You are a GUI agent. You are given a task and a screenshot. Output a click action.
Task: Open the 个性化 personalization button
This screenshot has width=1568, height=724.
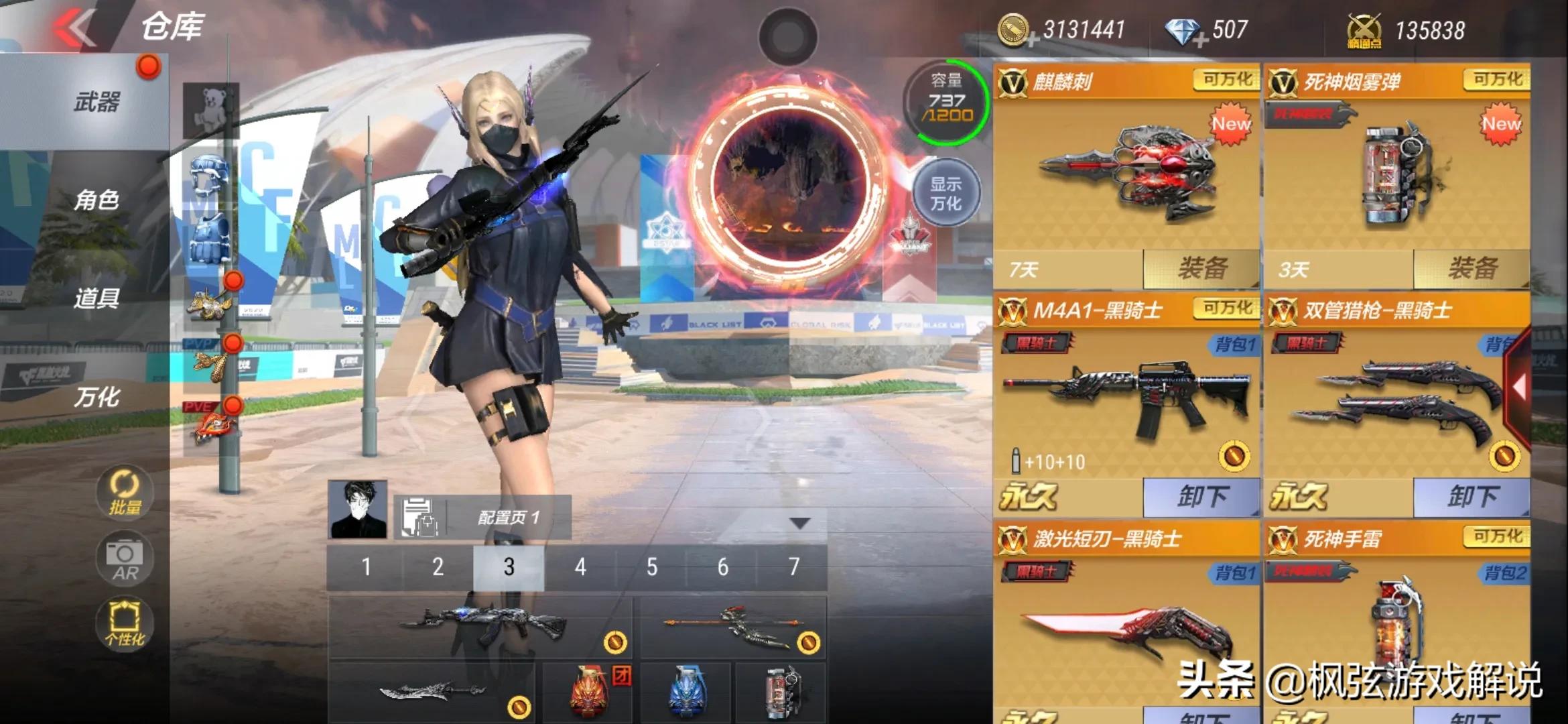[x=125, y=623]
